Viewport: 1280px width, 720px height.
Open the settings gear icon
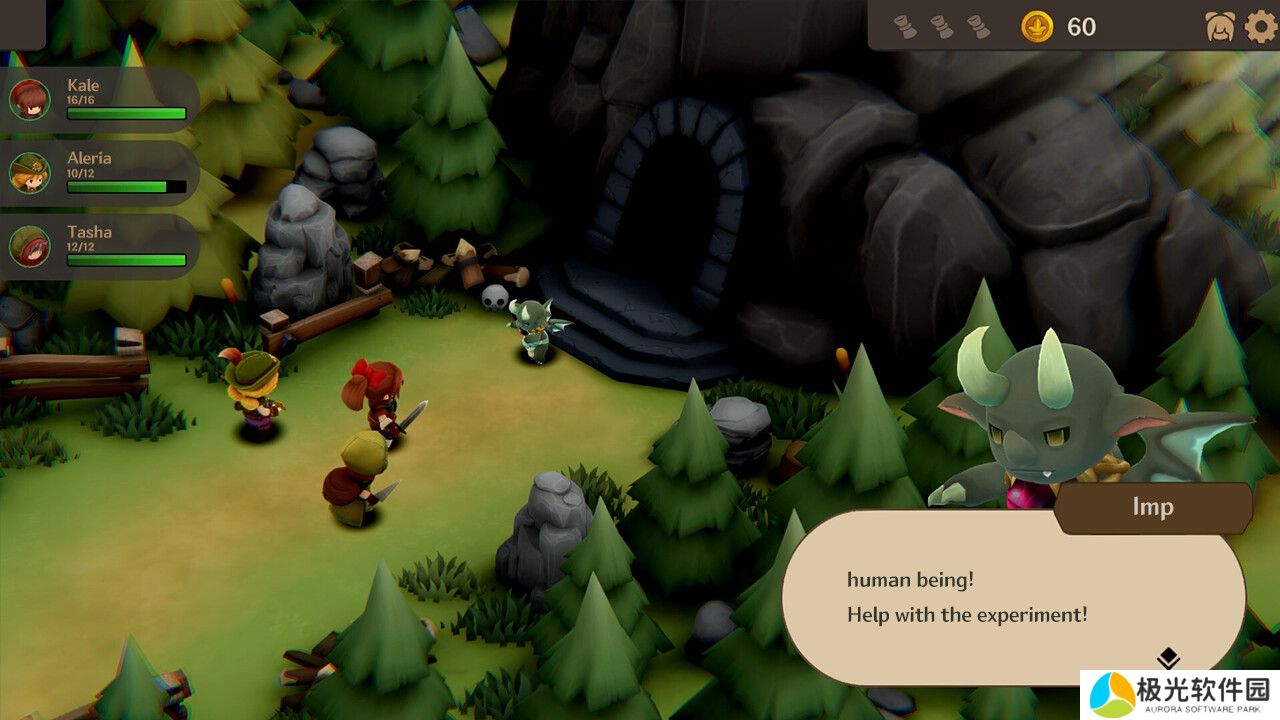1261,26
